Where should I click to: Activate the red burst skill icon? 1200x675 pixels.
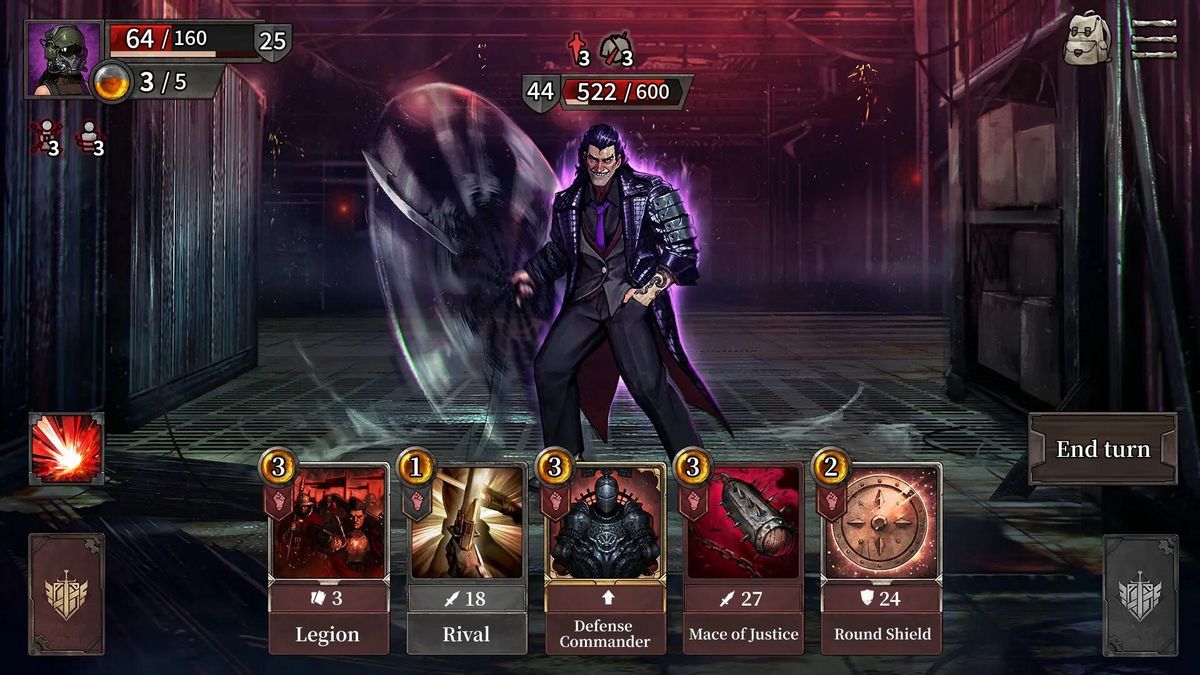(66, 449)
